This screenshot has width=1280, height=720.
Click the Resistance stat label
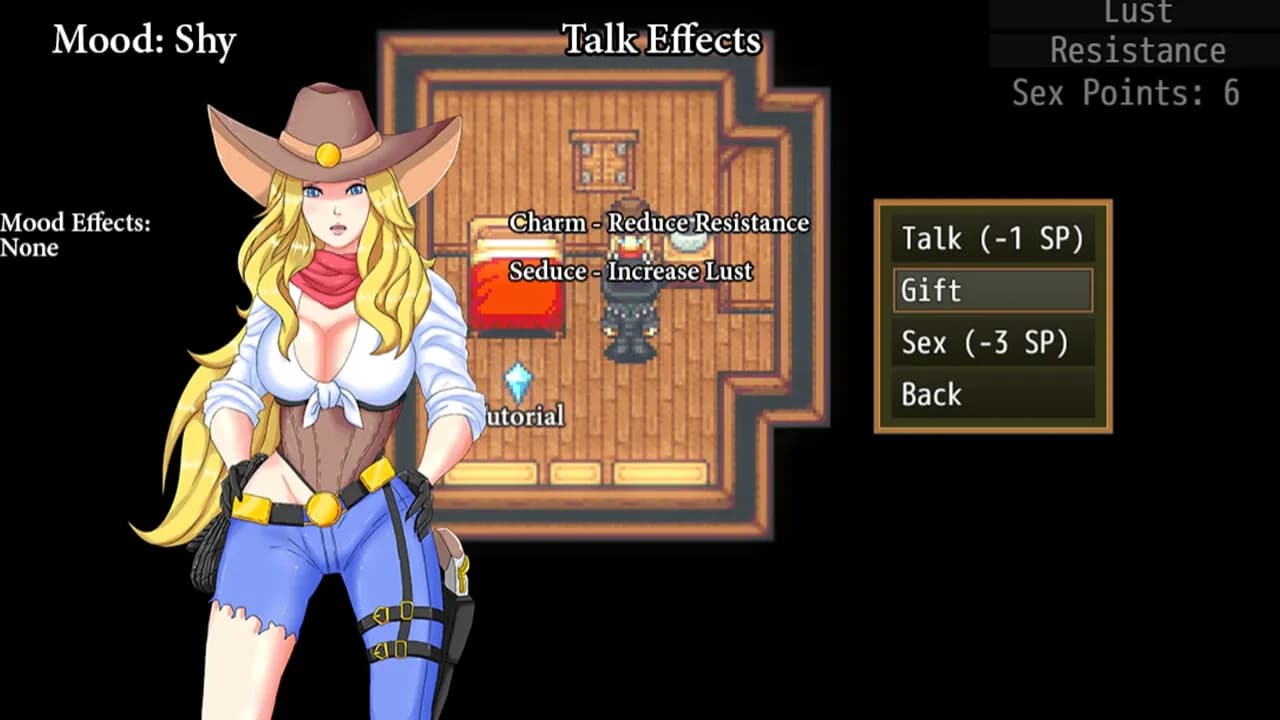[x=1138, y=50]
